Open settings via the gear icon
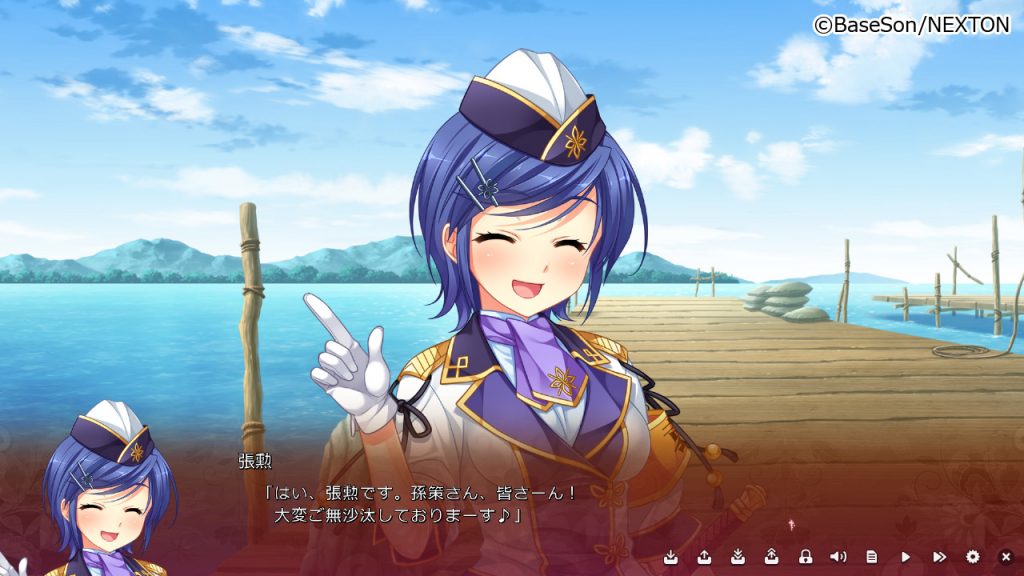 pyautogui.click(x=973, y=556)
